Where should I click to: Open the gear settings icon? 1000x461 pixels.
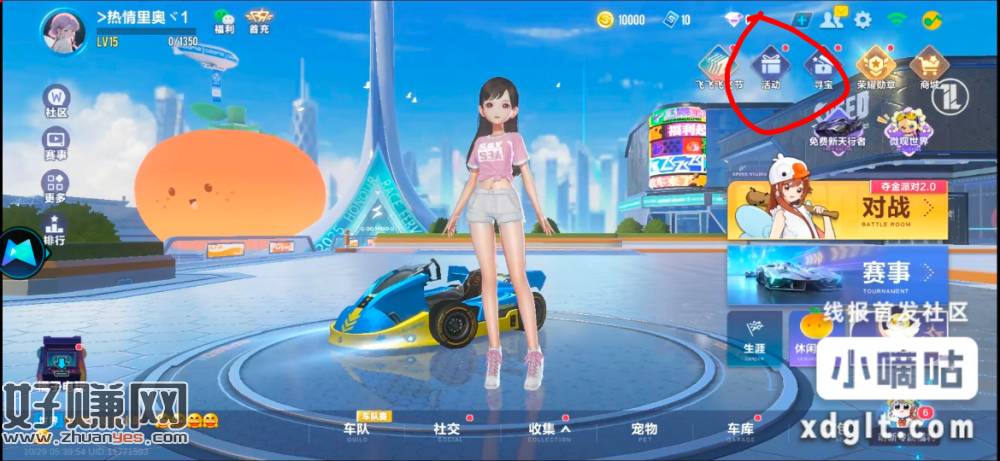click(x=862, y=19)
